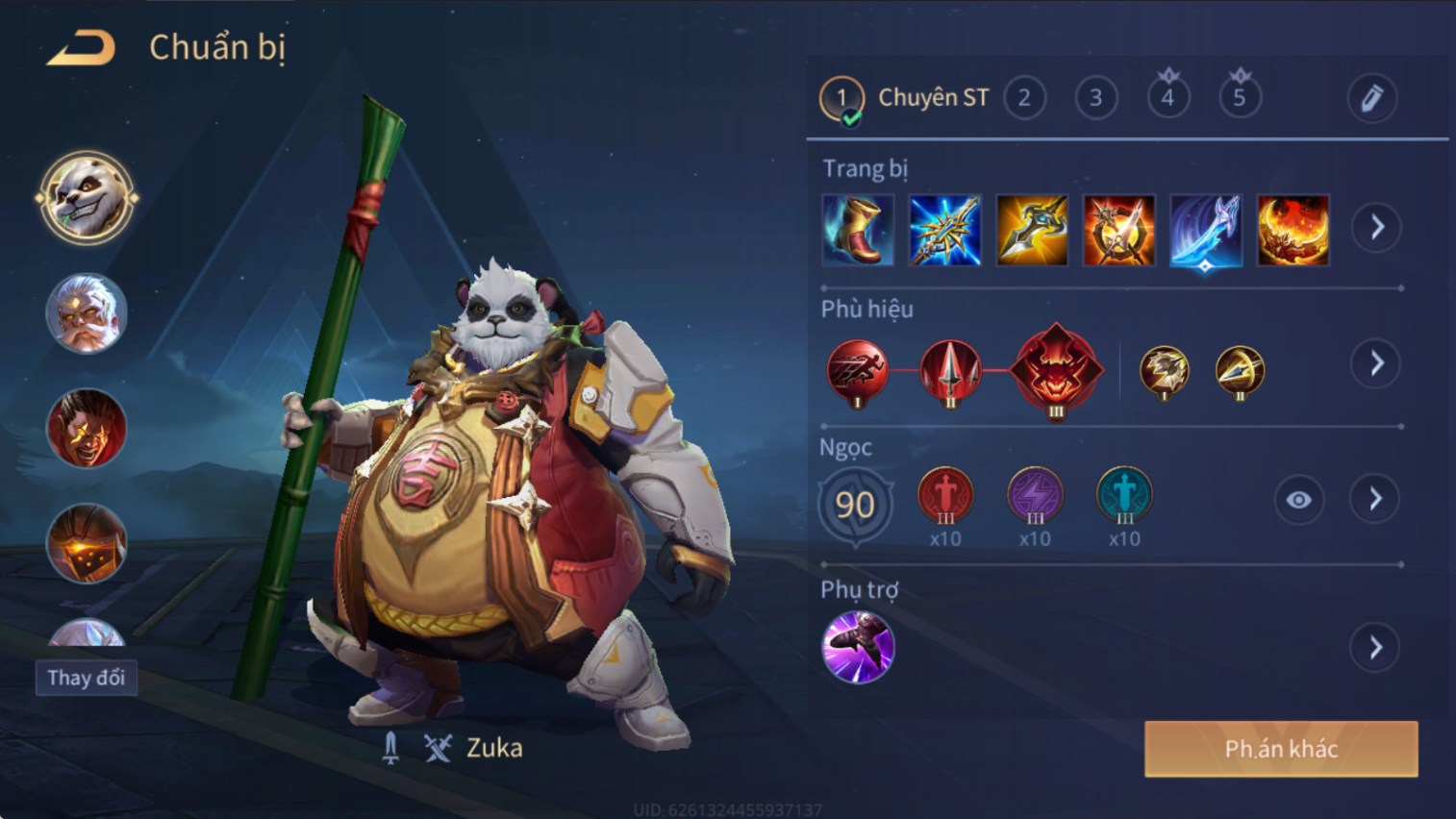The height and width of the screenshot is (819, 1456).
Task: Go back using the return arrow
Action: [82, 47]
